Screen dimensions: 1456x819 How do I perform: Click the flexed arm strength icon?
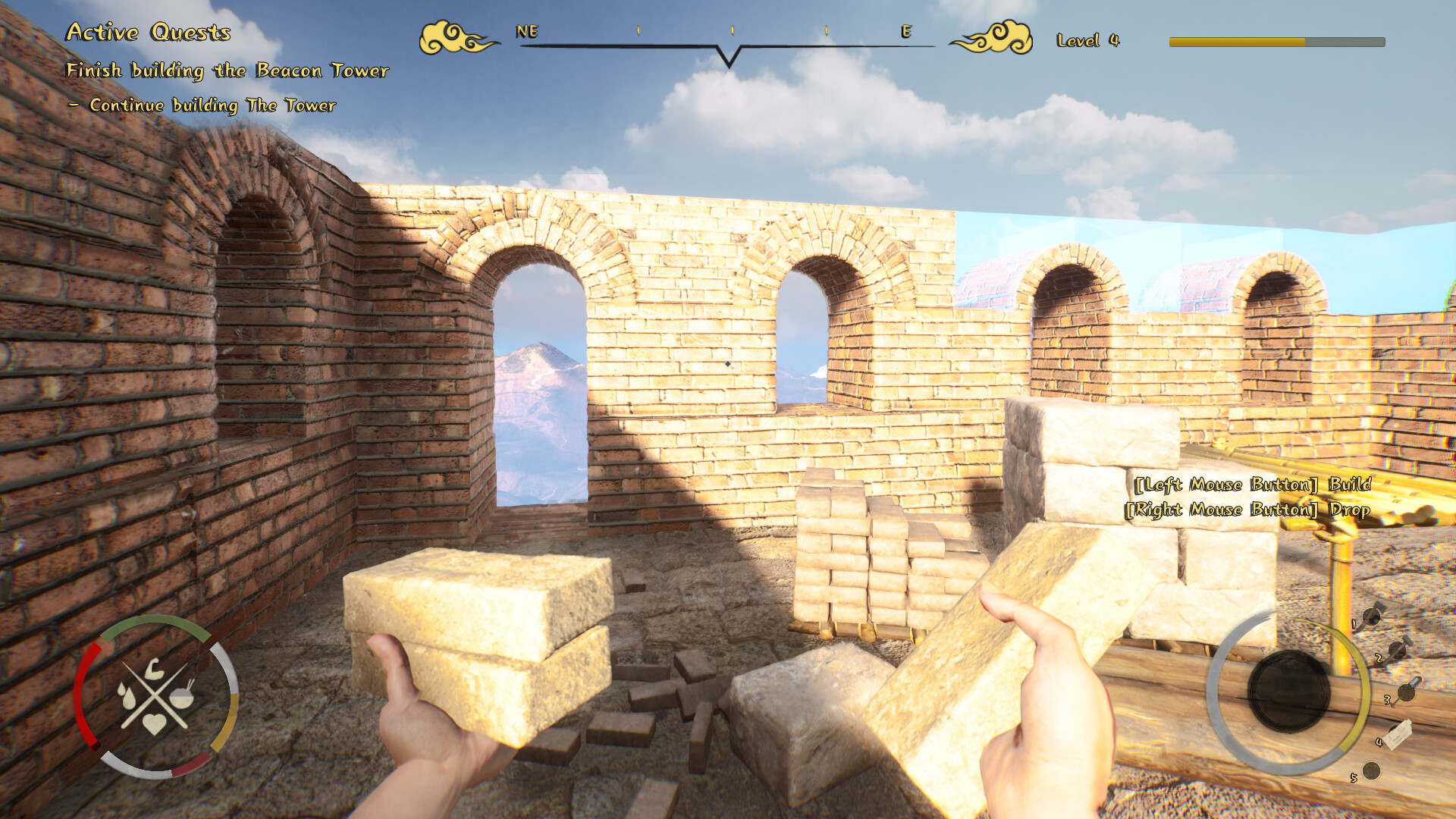pos(156,670)
